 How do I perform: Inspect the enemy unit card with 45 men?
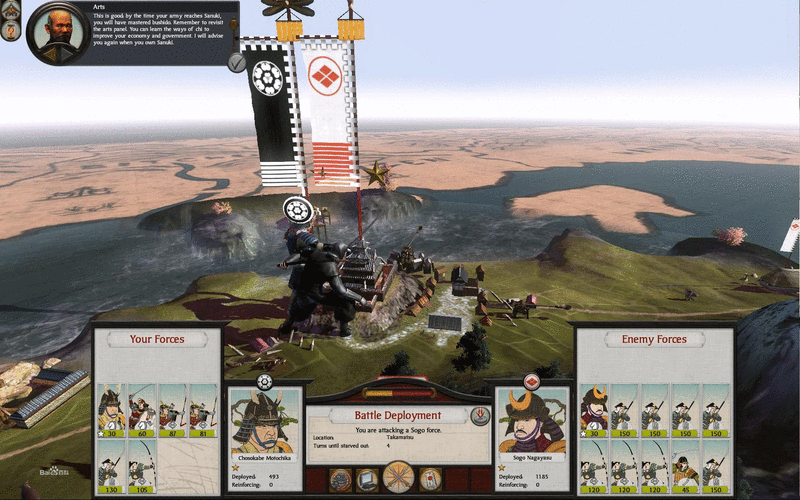point(685,466)
